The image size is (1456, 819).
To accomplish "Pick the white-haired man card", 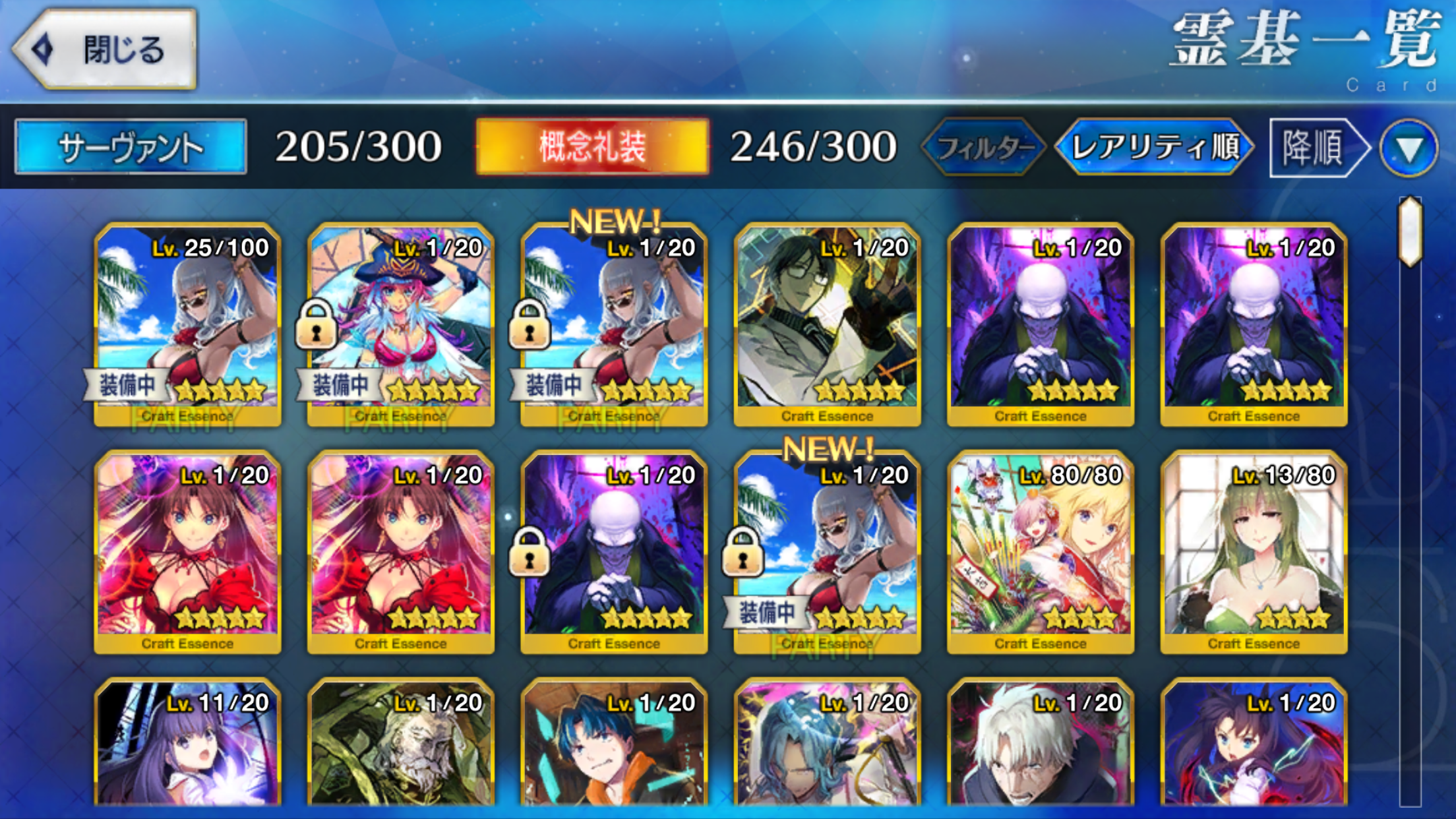I will tap(1040, 745).
